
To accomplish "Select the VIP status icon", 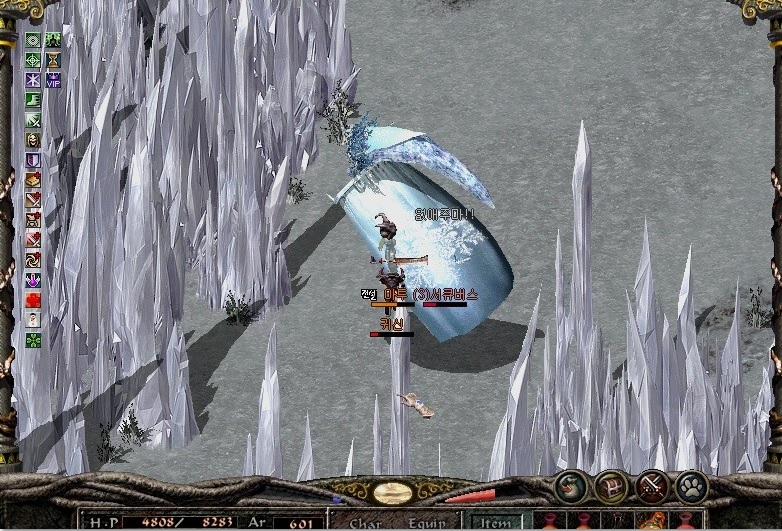I will click(x=53, y=80).
